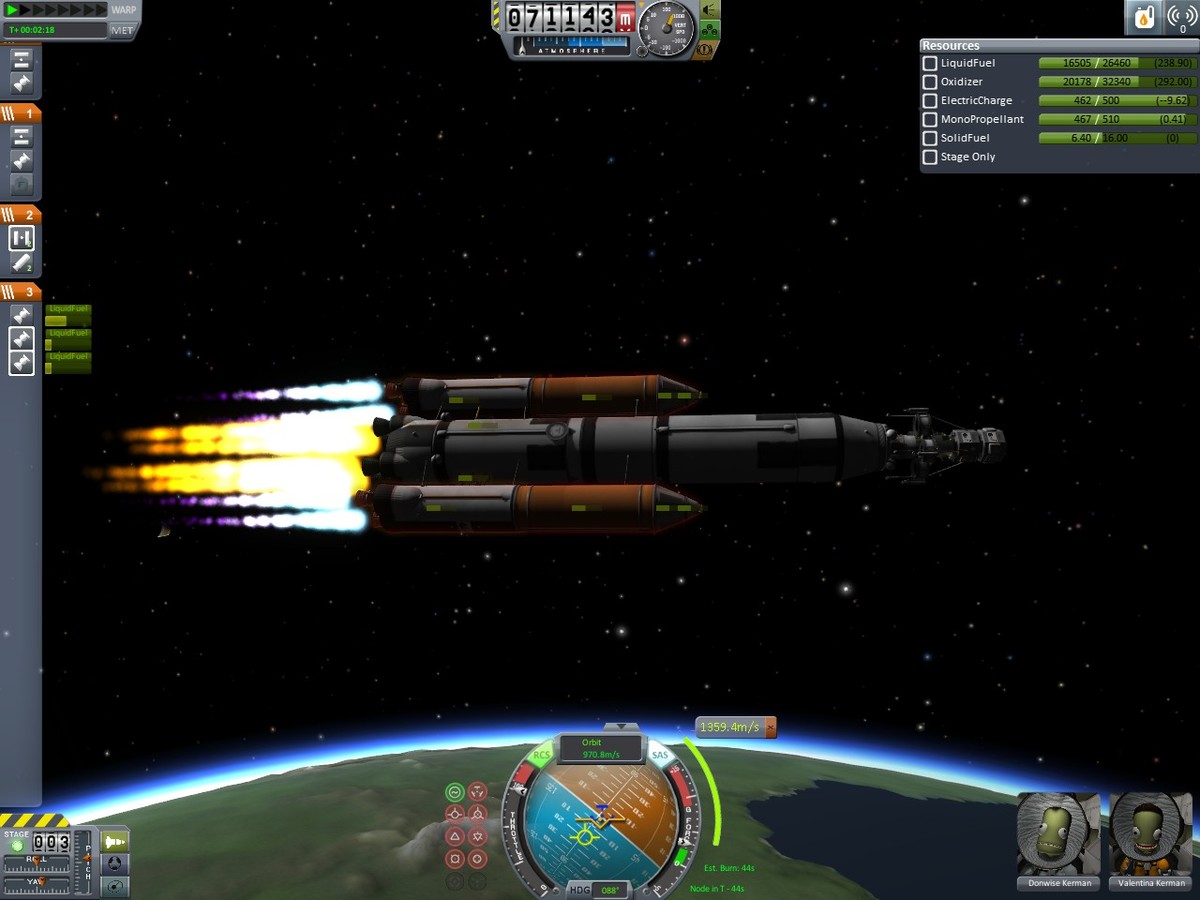Open map view from mode buttons
This screenshot has width=1200, height=900.
116,885
